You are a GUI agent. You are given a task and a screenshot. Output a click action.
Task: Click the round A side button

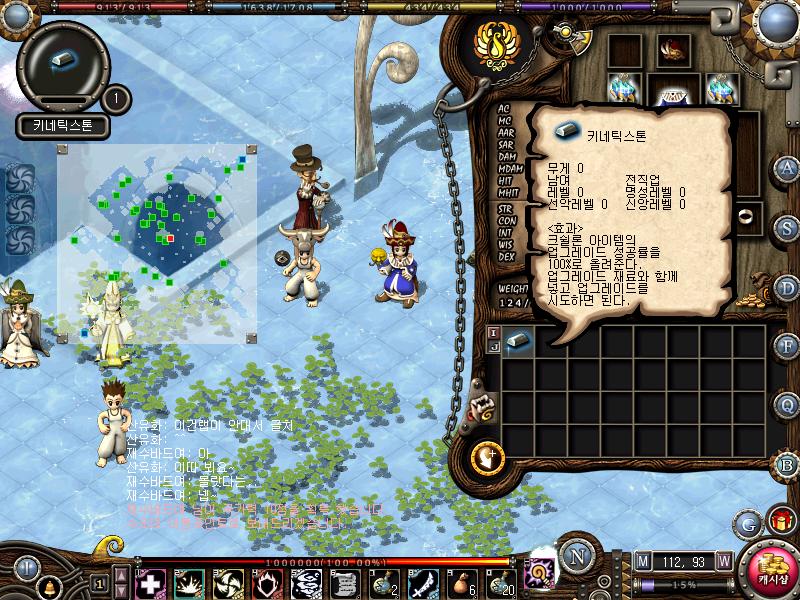(787, 168)
